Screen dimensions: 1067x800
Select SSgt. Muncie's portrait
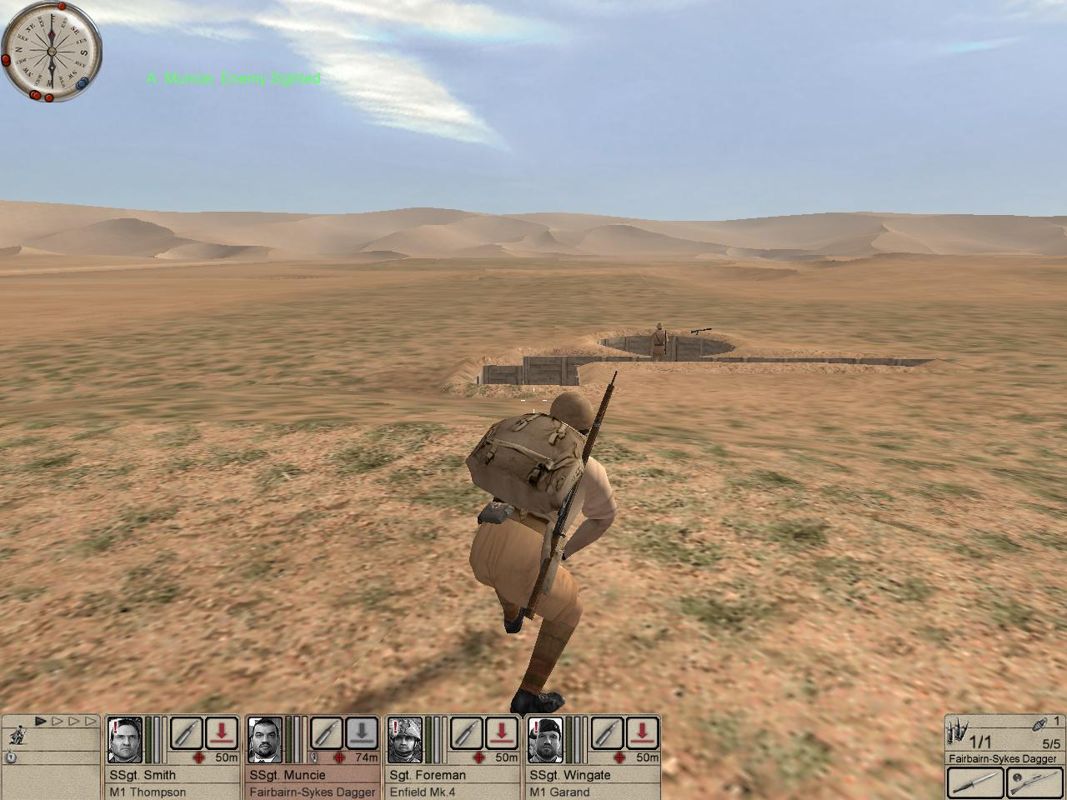coord(265,740)
